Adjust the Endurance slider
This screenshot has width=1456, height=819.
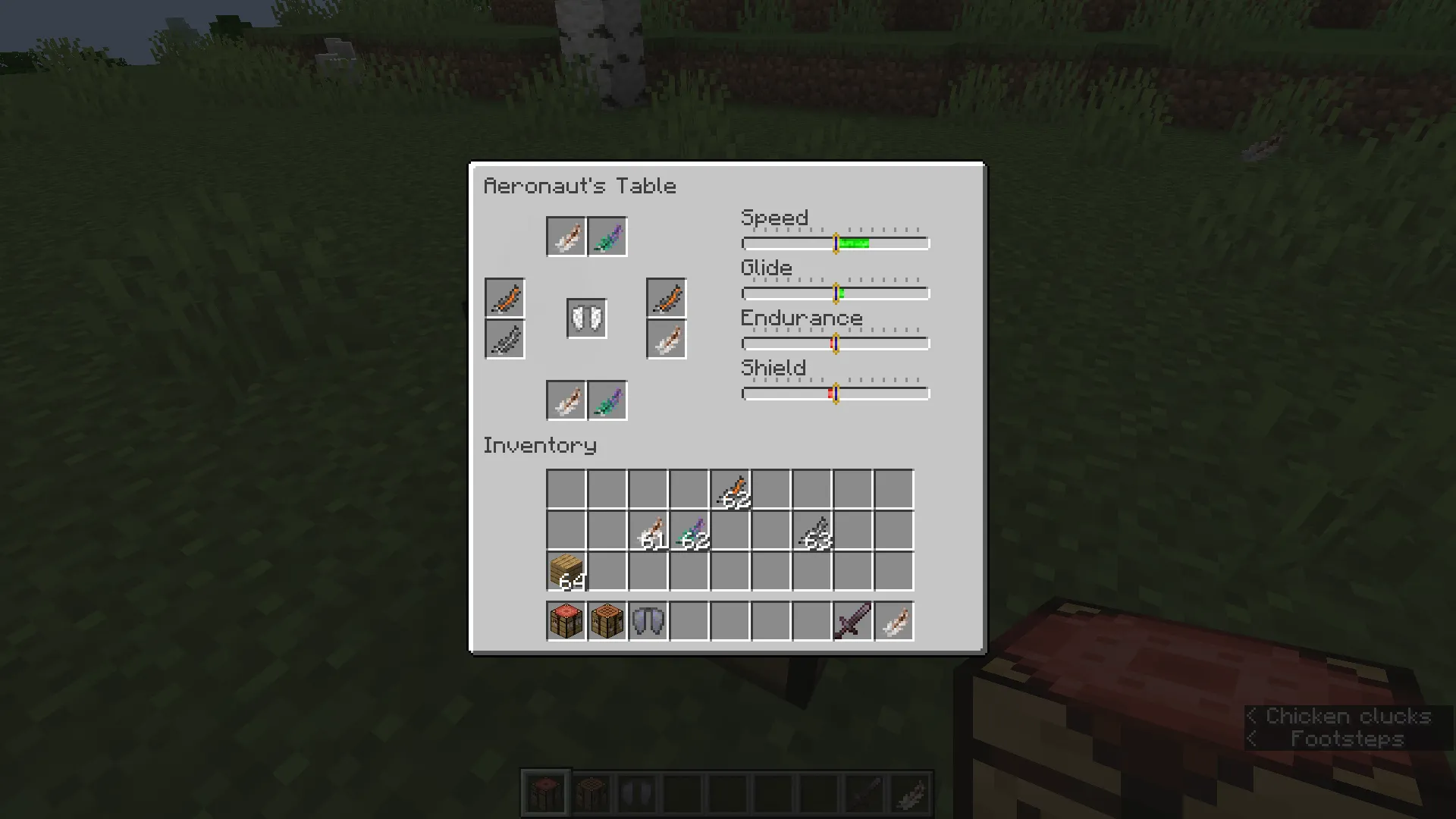click(836, 344)
